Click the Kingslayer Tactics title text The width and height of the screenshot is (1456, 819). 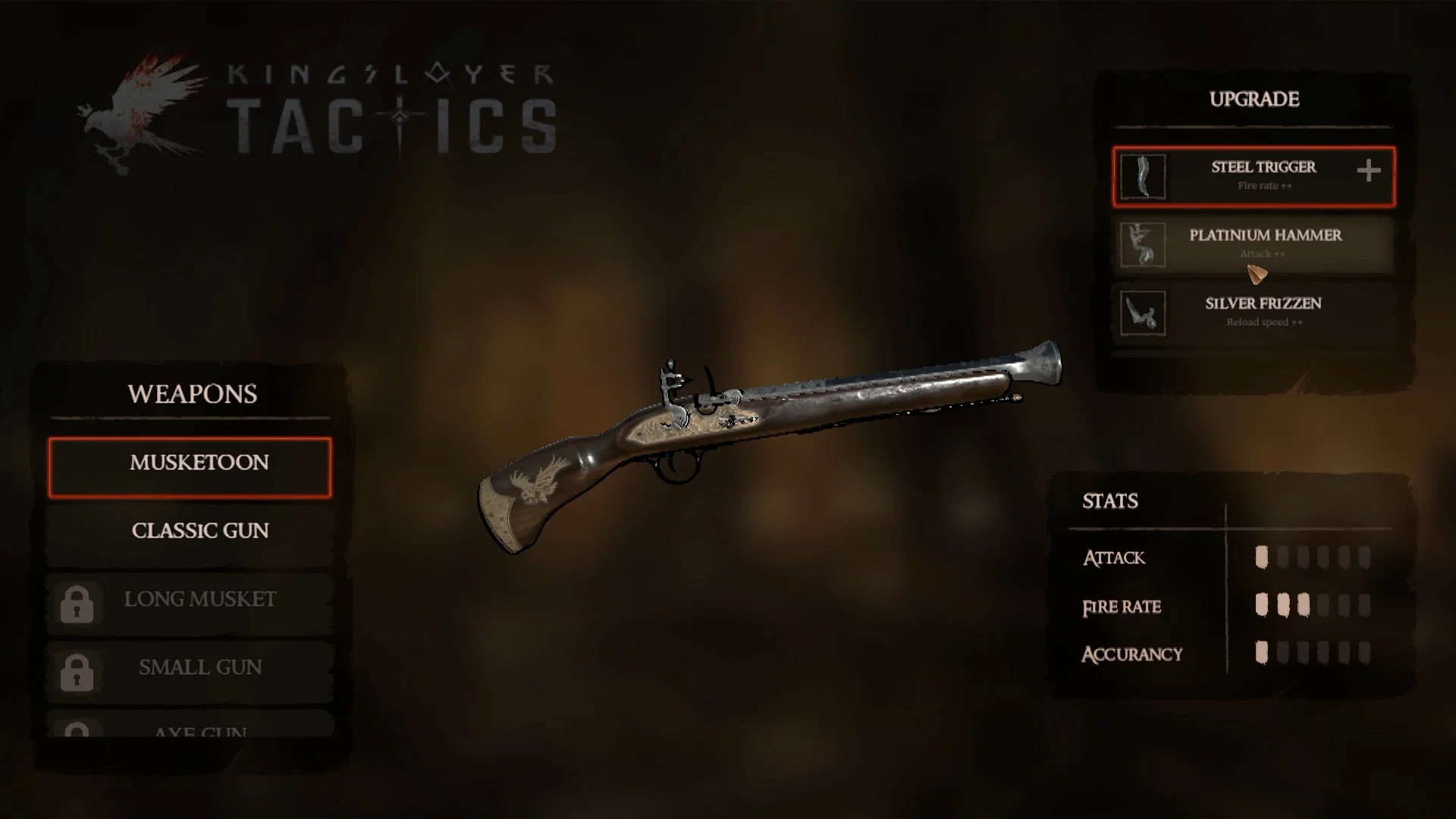click(388, 99)
